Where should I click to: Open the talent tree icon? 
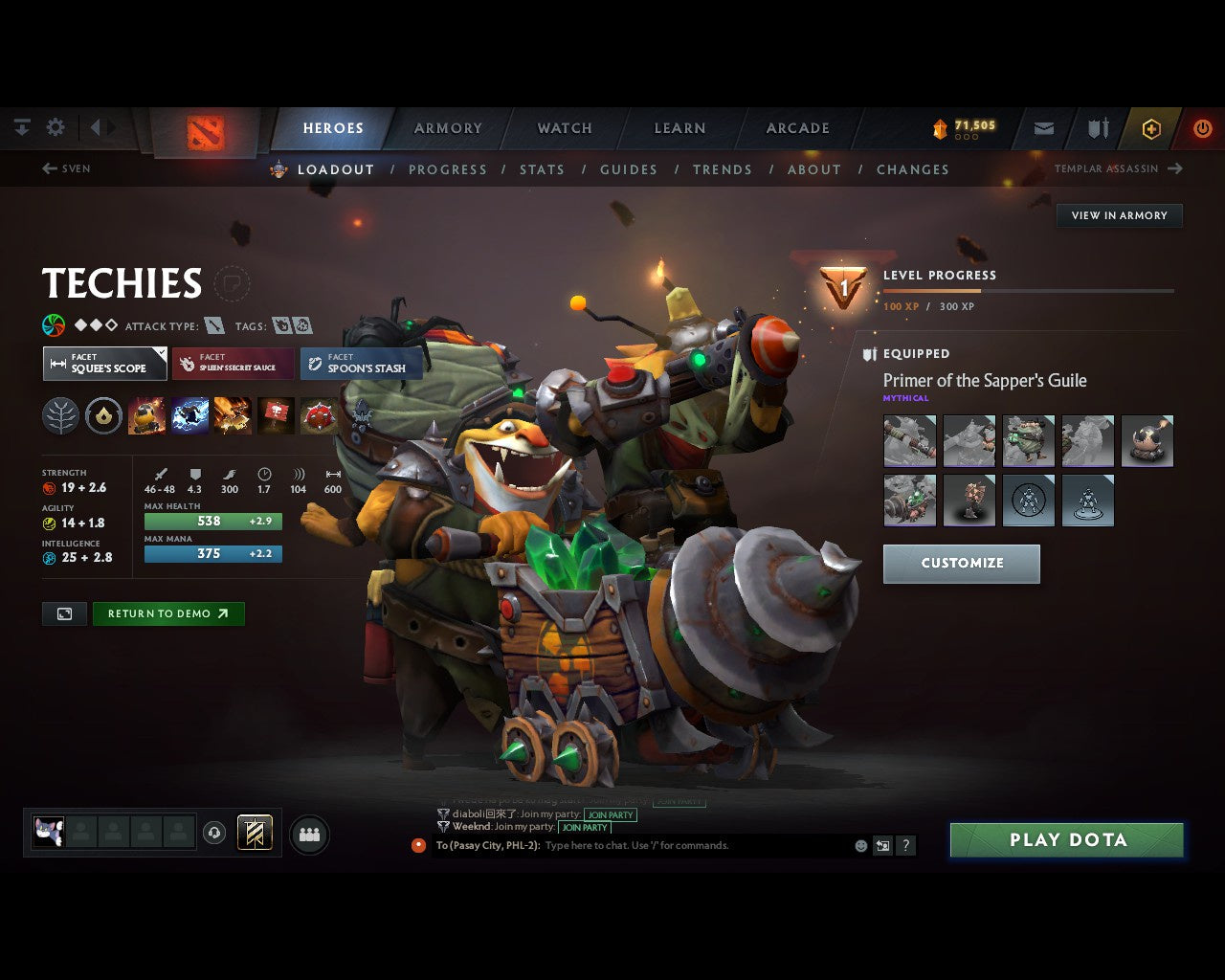click(x=60, y=415)
